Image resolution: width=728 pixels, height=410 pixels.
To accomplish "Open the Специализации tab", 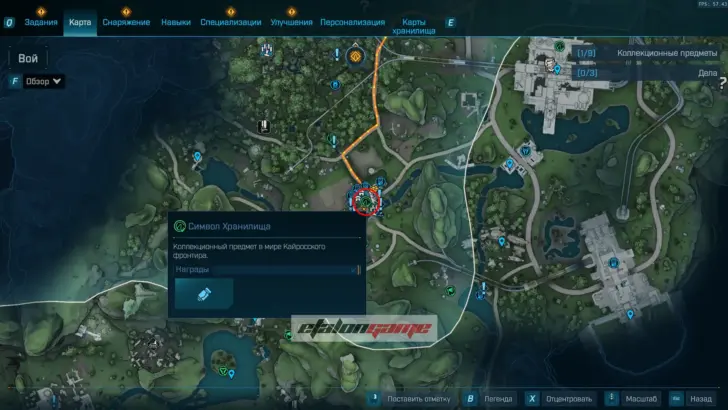I will (230, 22).
